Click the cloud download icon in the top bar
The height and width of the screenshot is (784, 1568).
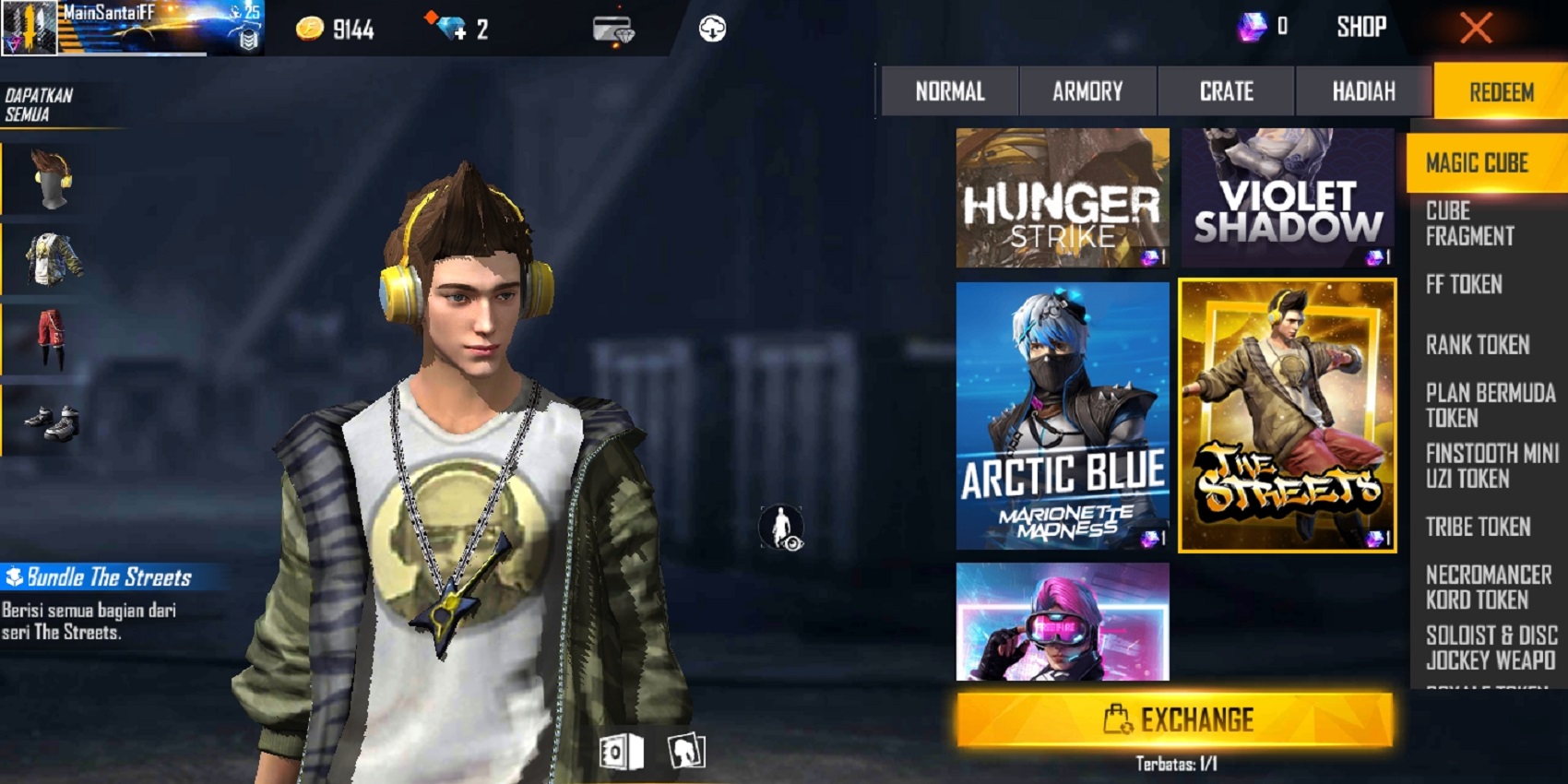710,28
